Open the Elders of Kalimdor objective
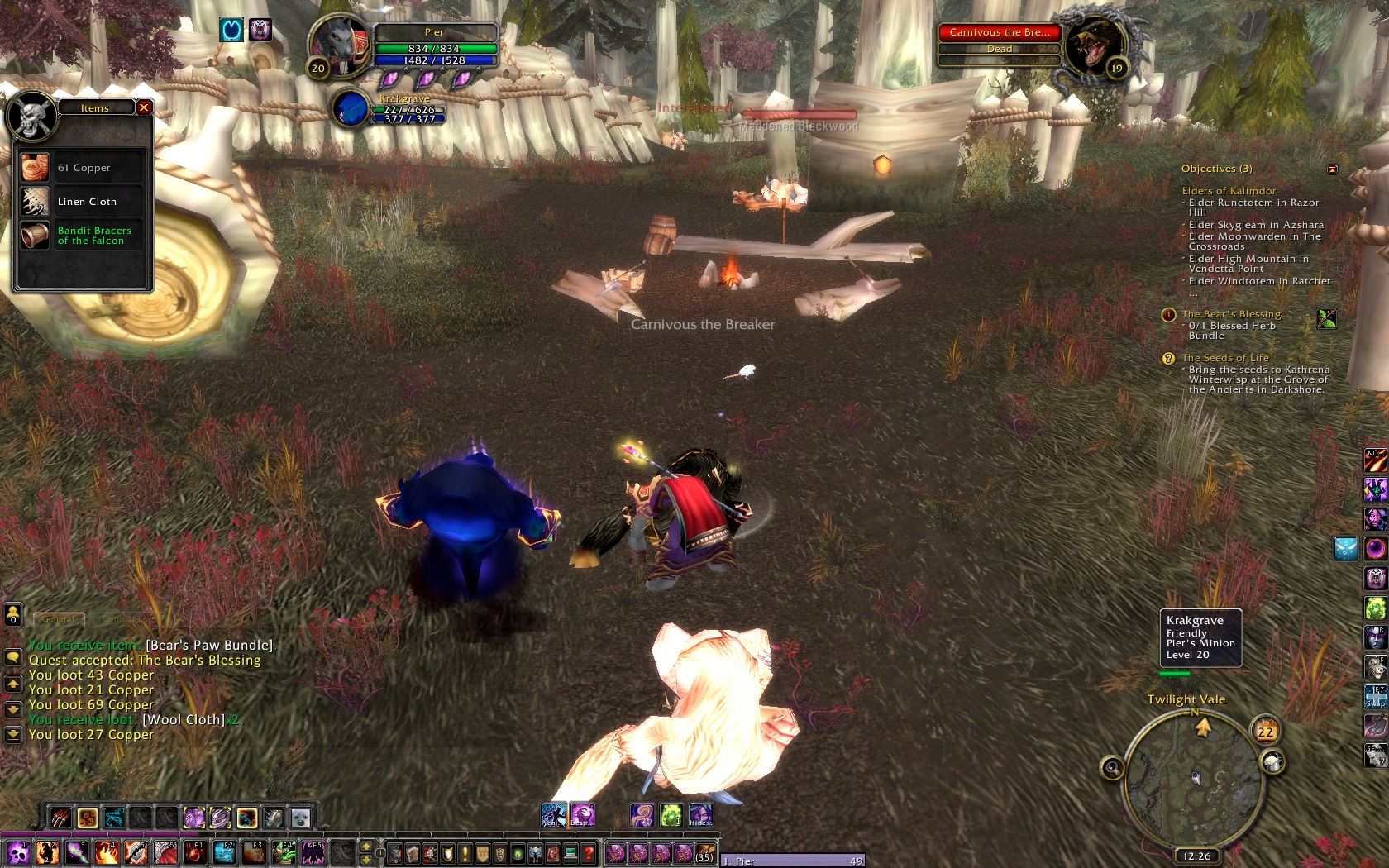 click(x=1229, y=191)
